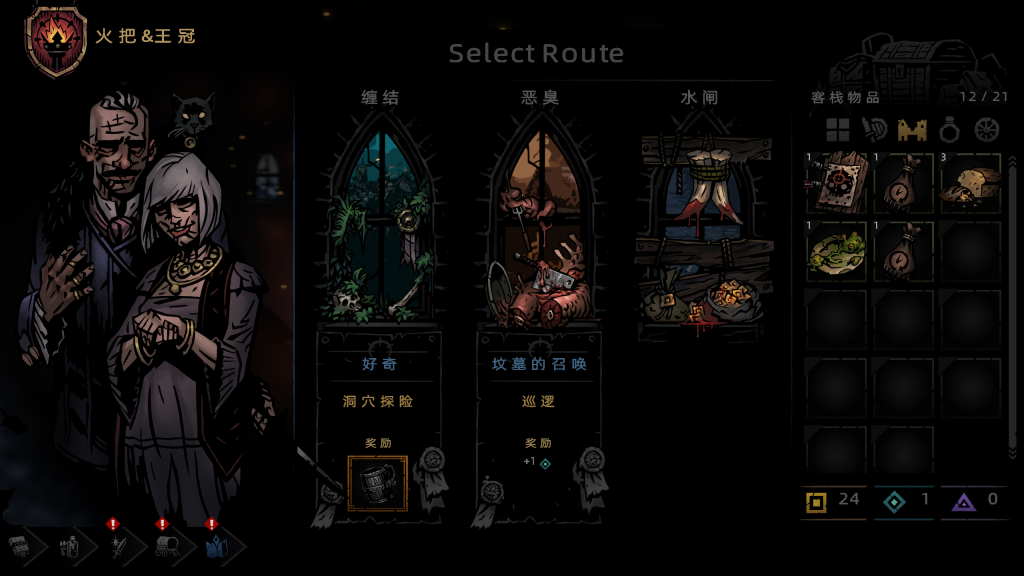This screenshot has width=1024, height=576.
Task: Filter inventory by the helmet icon
Action: pos(875,129)
